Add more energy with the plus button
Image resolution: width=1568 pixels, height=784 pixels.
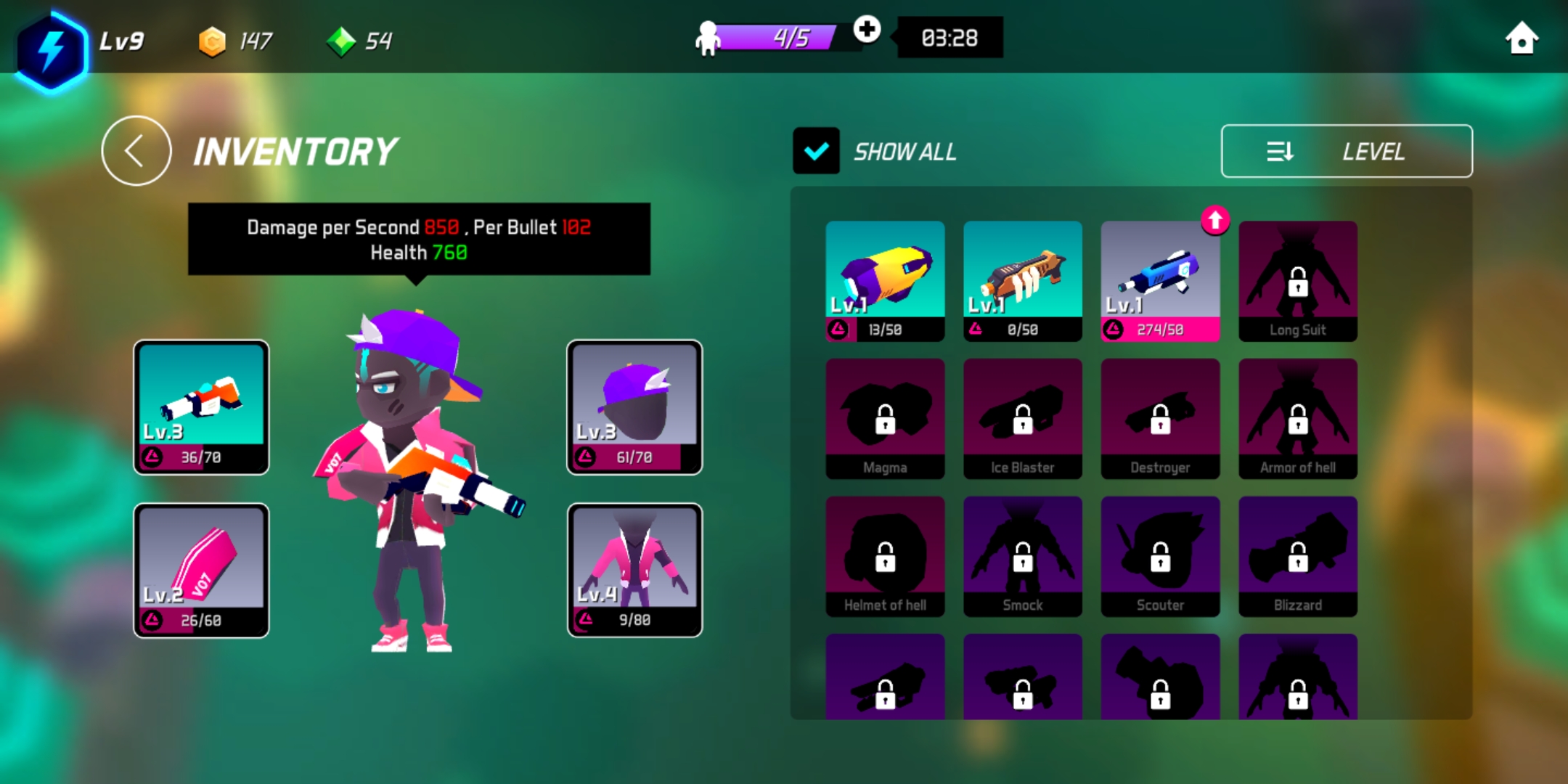(867, 30)
